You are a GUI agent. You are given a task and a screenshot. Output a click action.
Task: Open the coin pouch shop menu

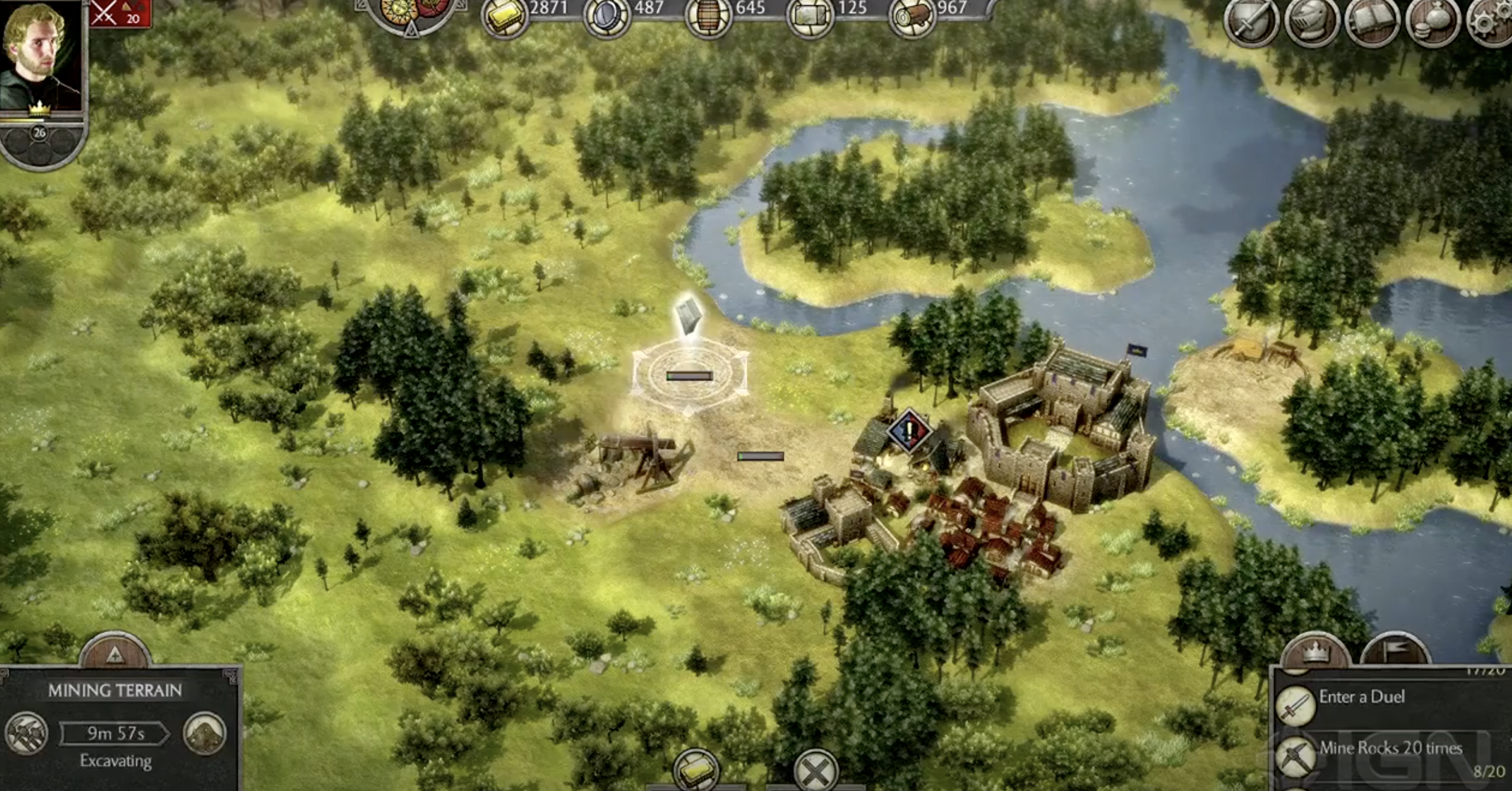[1432, 21]
